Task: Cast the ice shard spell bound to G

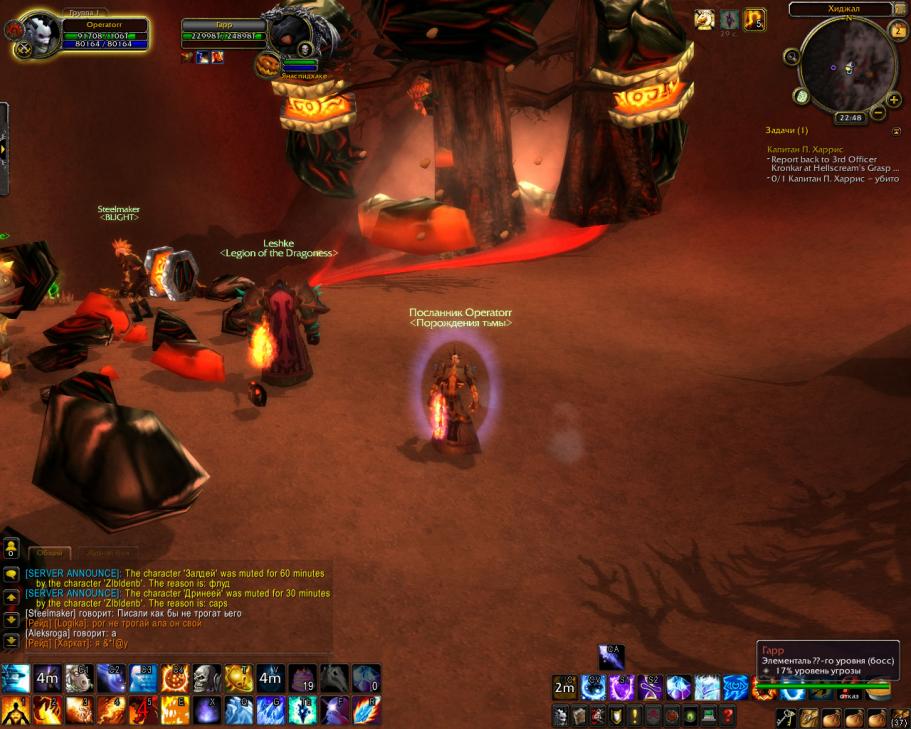Action: coord(271,711)
